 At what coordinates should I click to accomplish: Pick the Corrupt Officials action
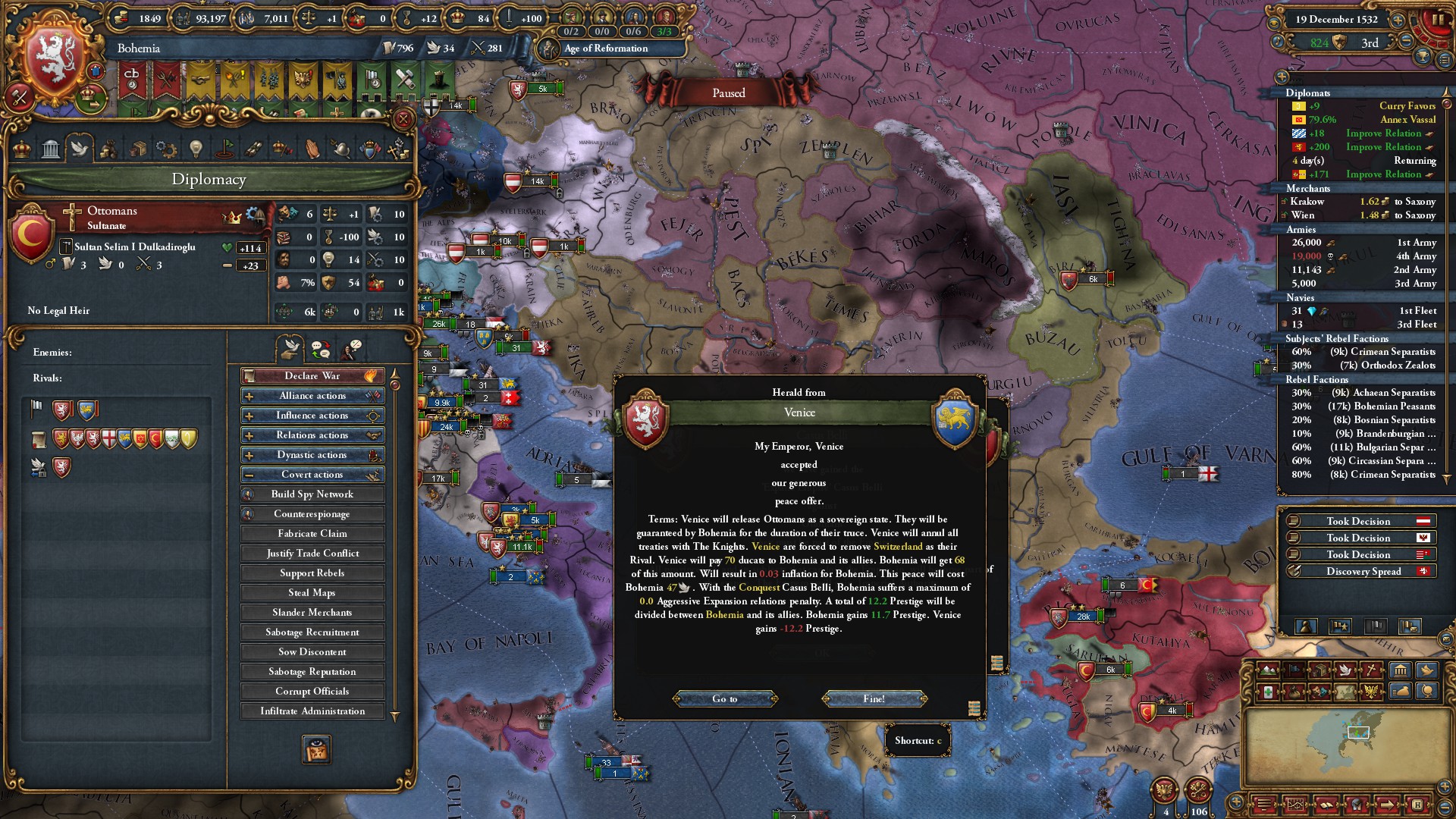click(x=312, y=692)
